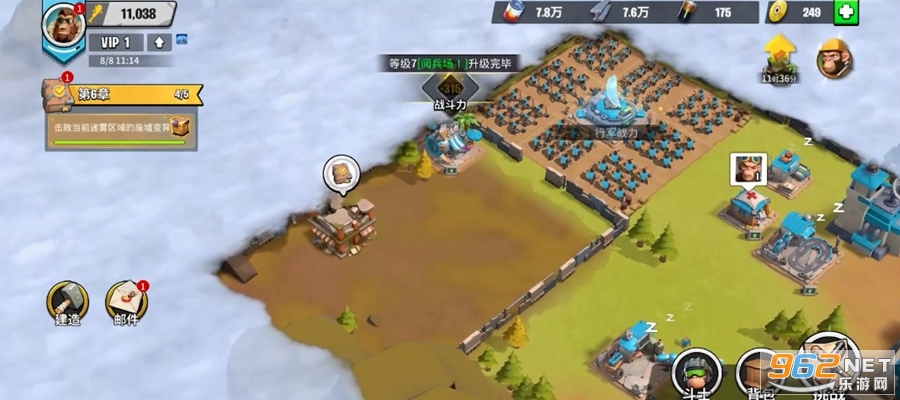This screenshot has width=900, height=400.
Task: Tap the monkey pilot hero bubble
Action: click(x=747, y=167)
